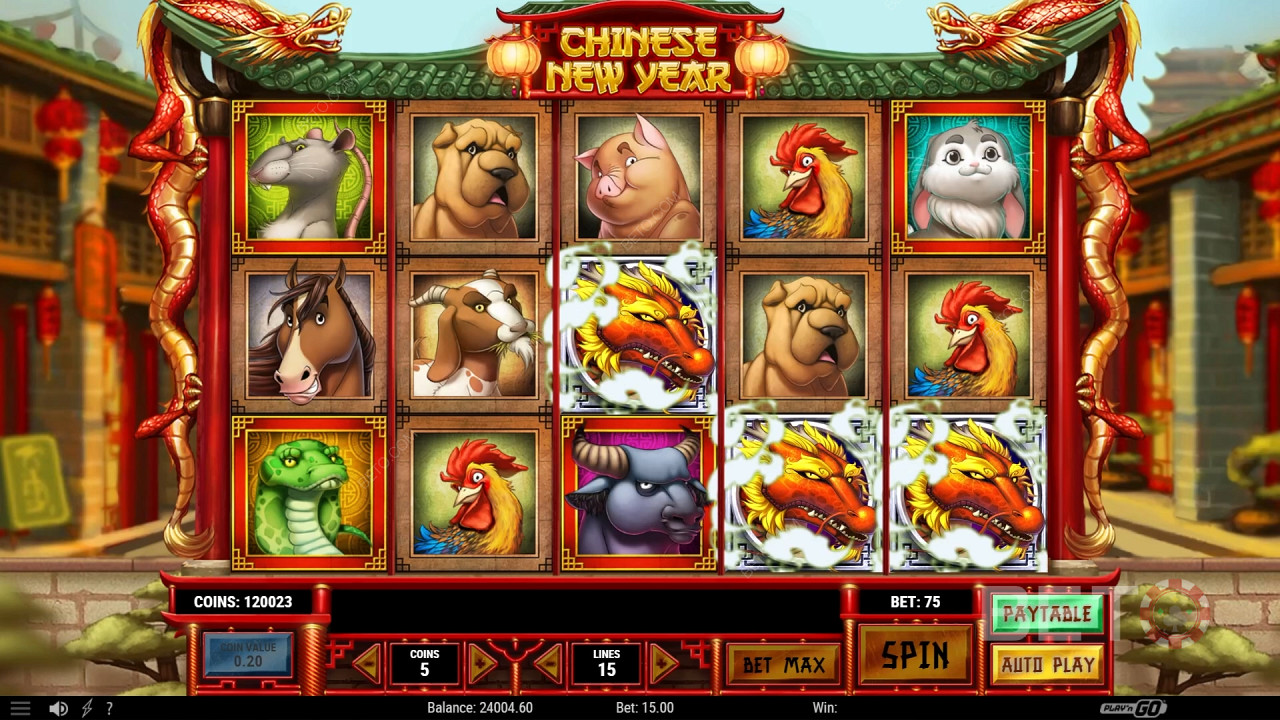Spin the reels
This screenshot has height=720, width=1280.
tap(915, 656)
